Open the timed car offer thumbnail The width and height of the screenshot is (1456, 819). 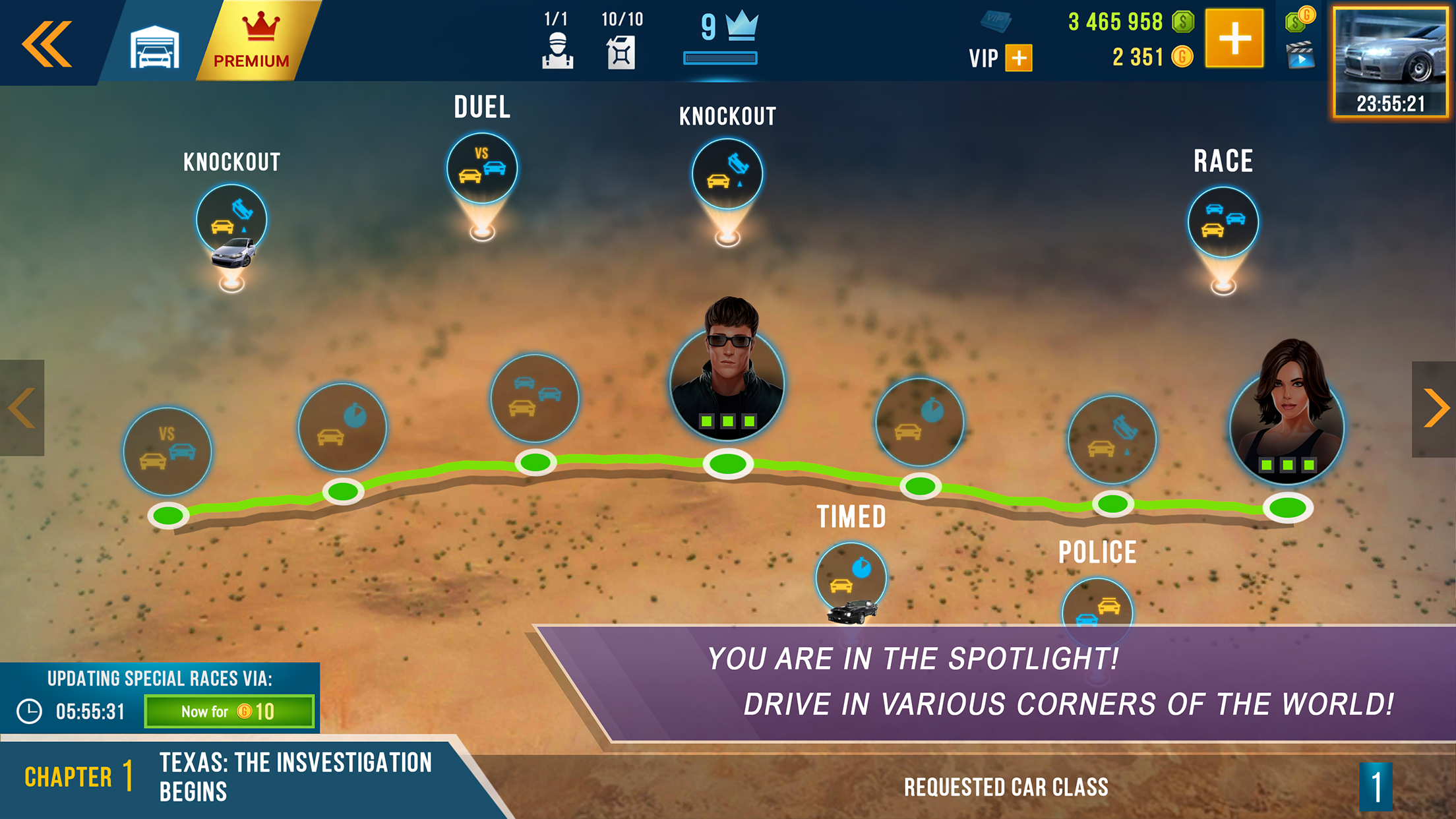click(x=1391, y=59)
